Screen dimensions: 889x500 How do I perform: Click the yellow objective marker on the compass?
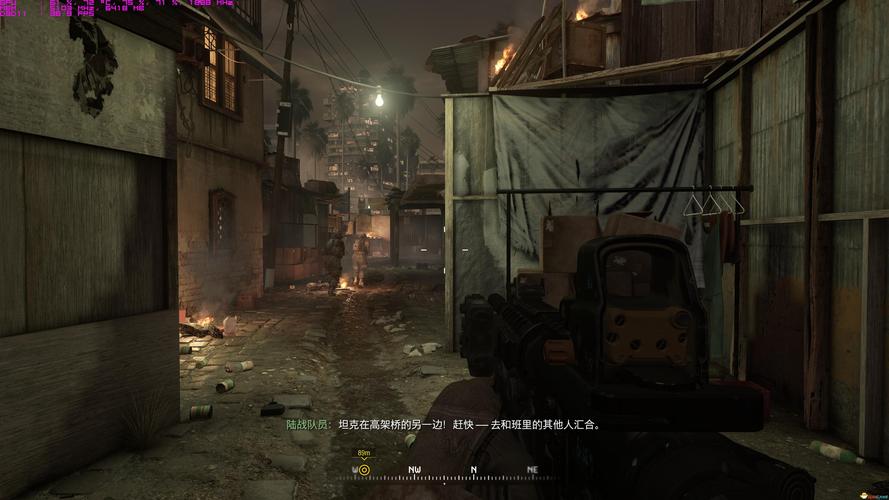click(x=364, y=469)
